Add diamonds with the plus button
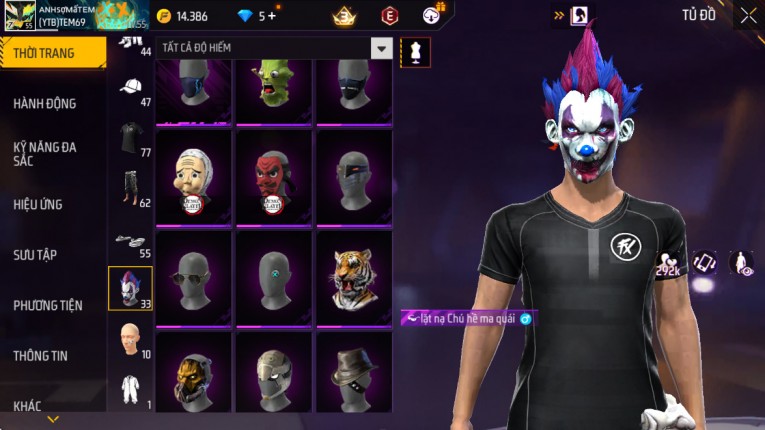The width and height of the screenshot is (765, 430). pos(272,16)
